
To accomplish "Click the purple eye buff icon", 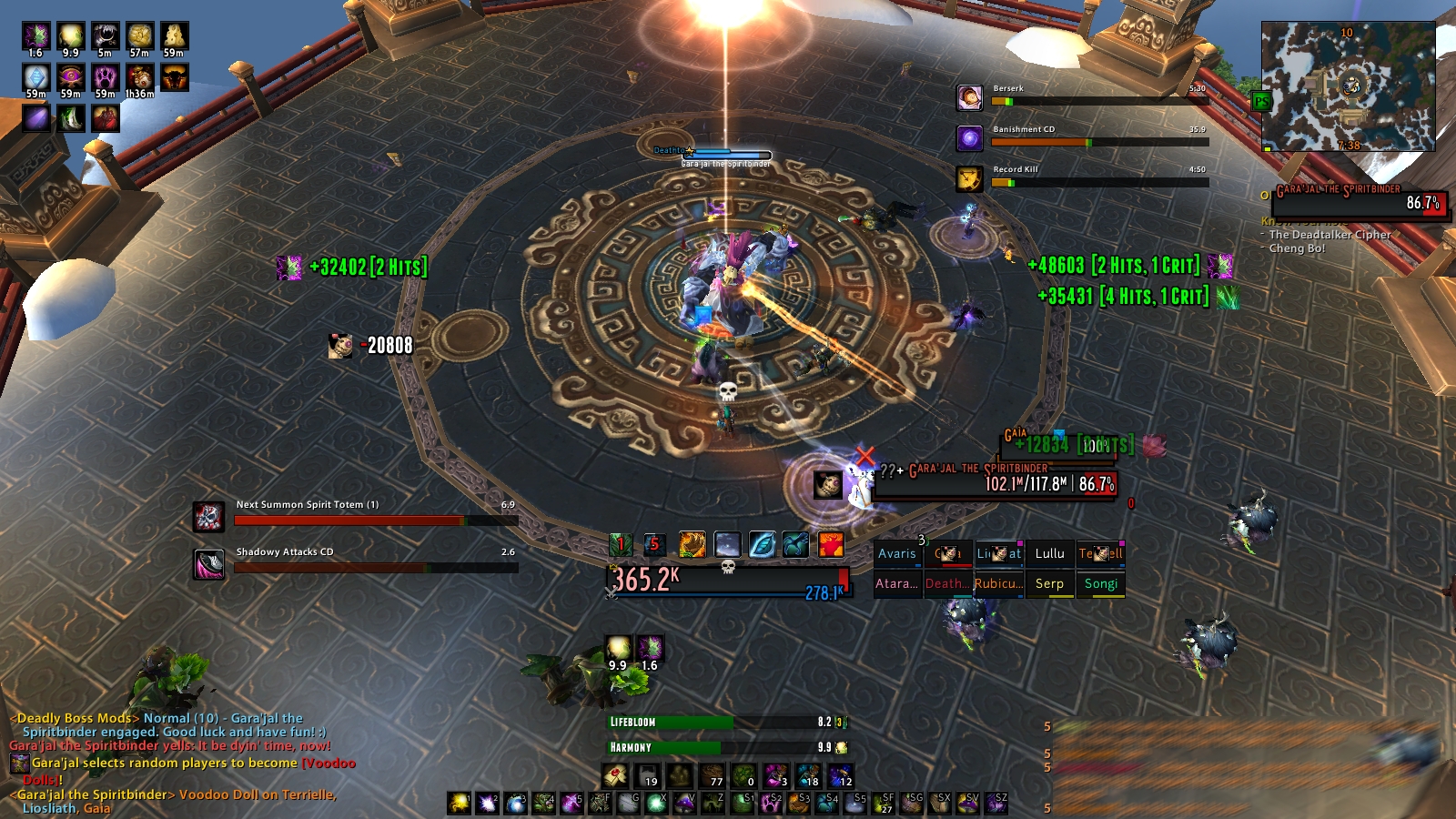I will [71, 77].
